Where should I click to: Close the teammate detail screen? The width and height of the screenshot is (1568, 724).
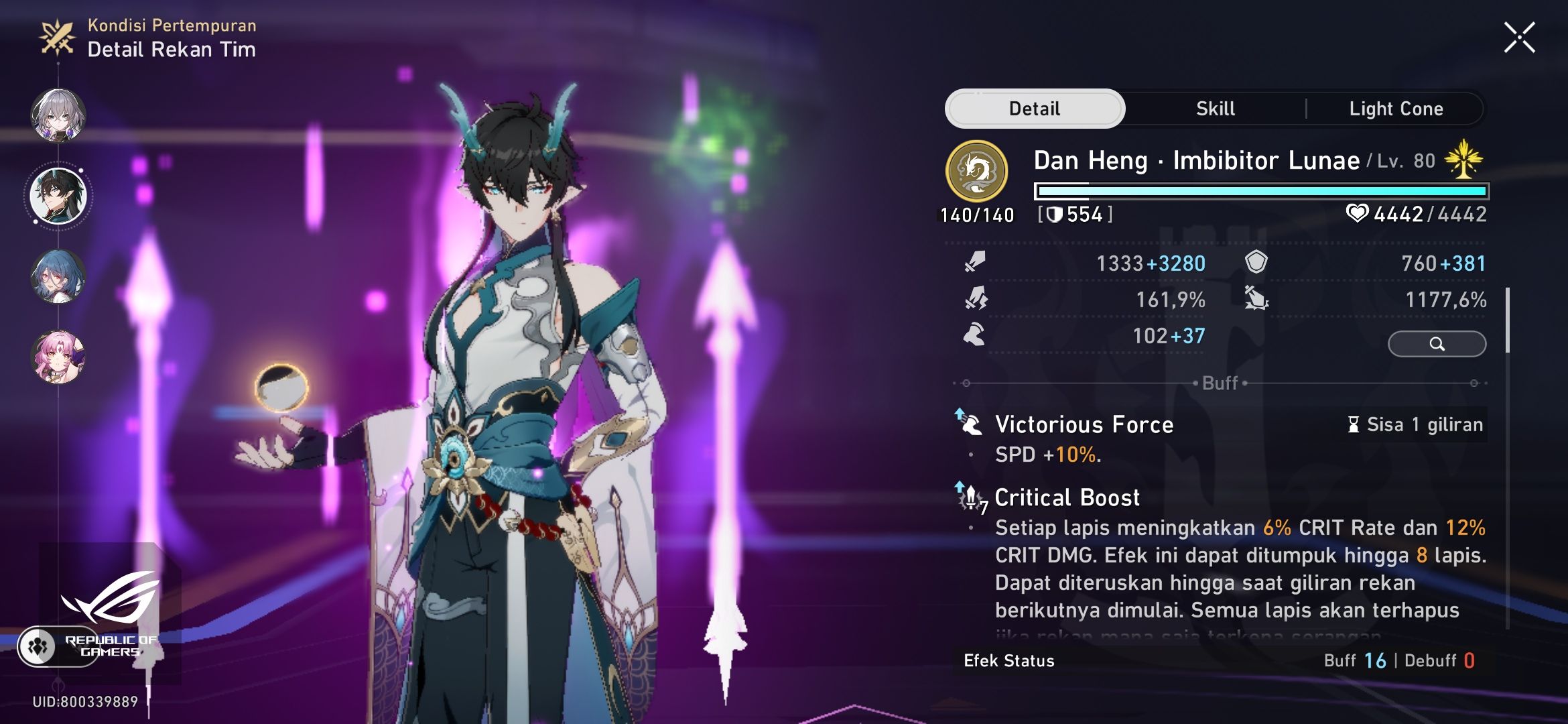click(x=1519, y=38)
